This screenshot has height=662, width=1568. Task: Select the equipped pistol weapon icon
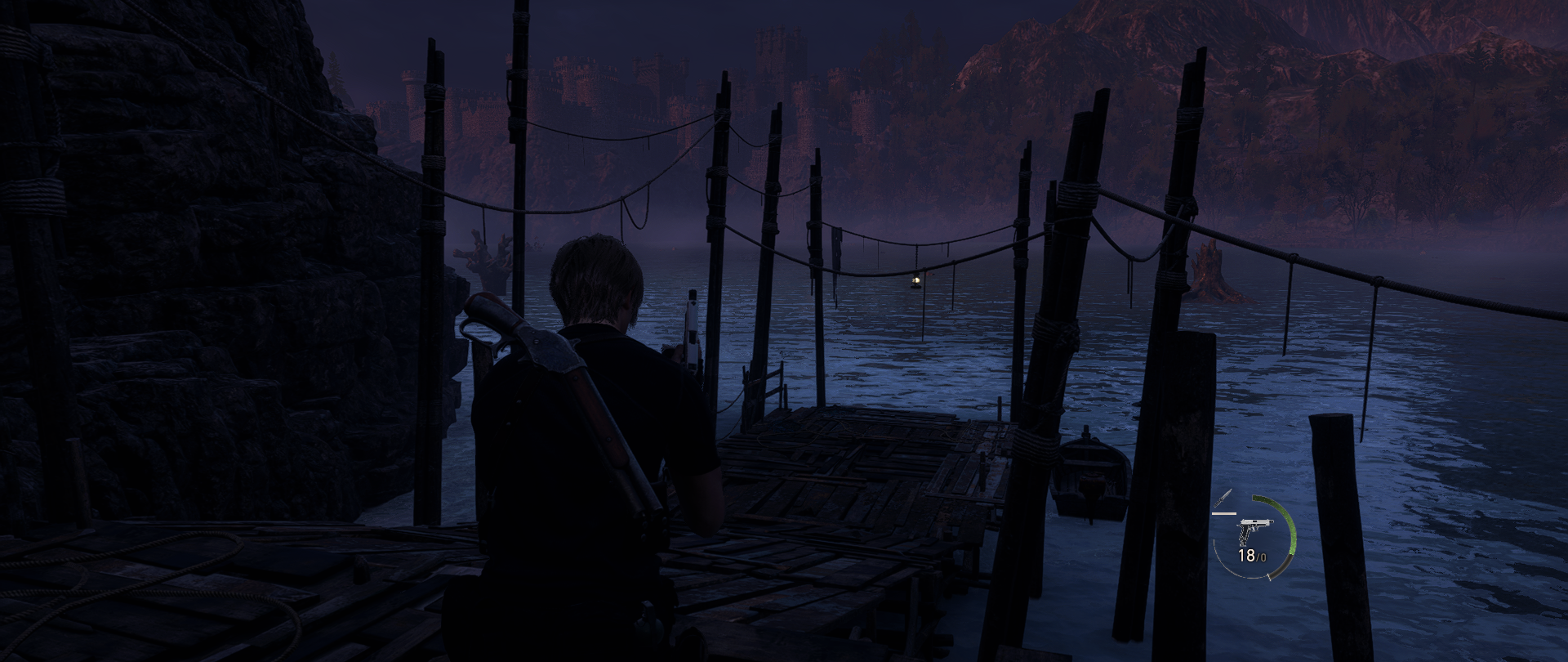[1249, 531]
